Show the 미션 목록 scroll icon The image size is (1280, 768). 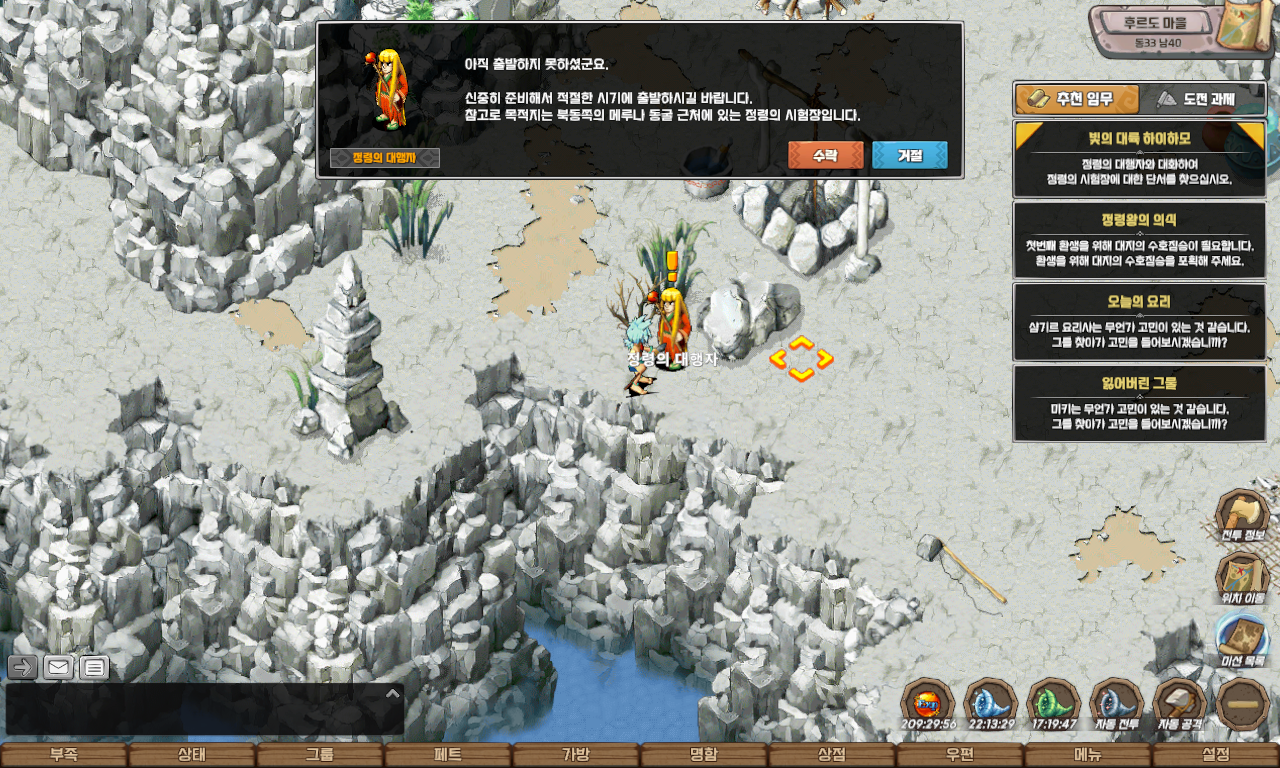[x=1242, y=640]
